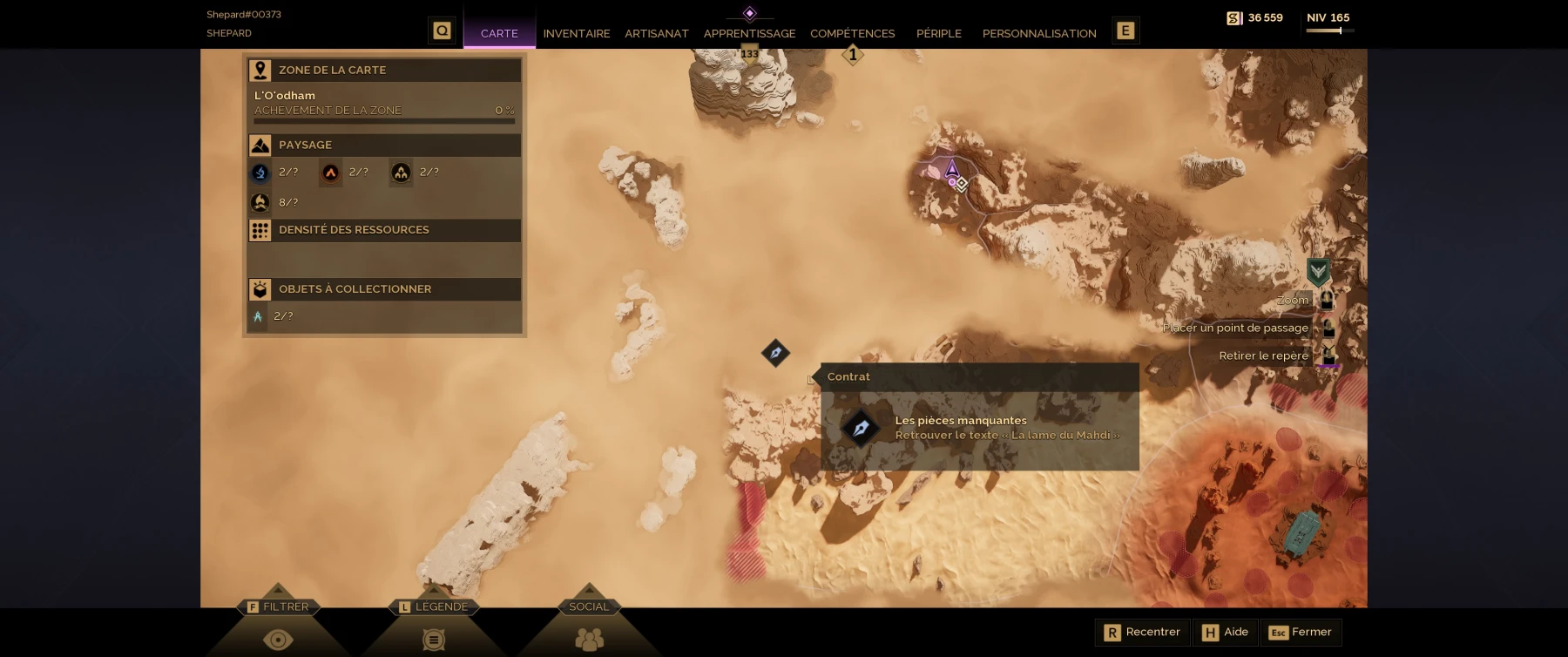
Task: Select the Objets à collectionner header
Action: pos(384,289)
